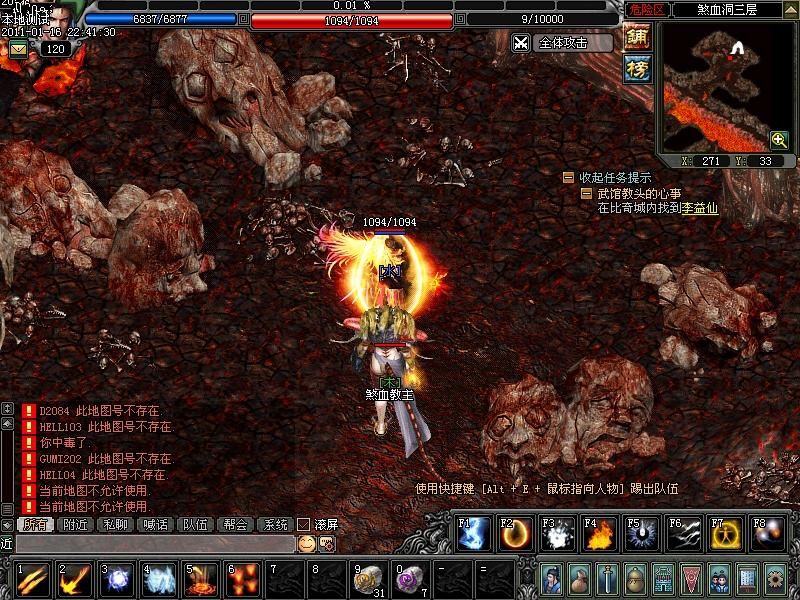The width and height of the screenshot is (800, 600).
Task: Activate the F2 fire ring skill
Action: click(515, 535)
